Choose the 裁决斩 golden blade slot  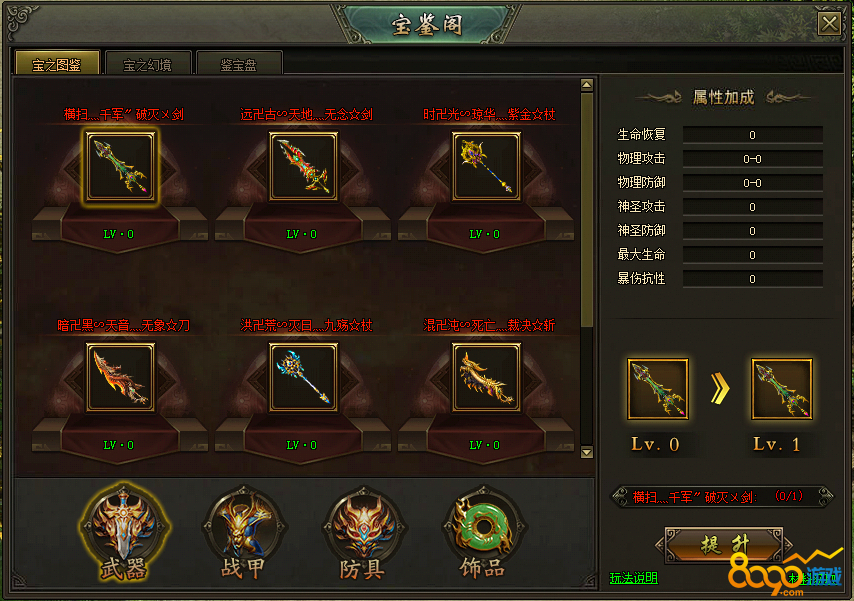coord(486,377)
